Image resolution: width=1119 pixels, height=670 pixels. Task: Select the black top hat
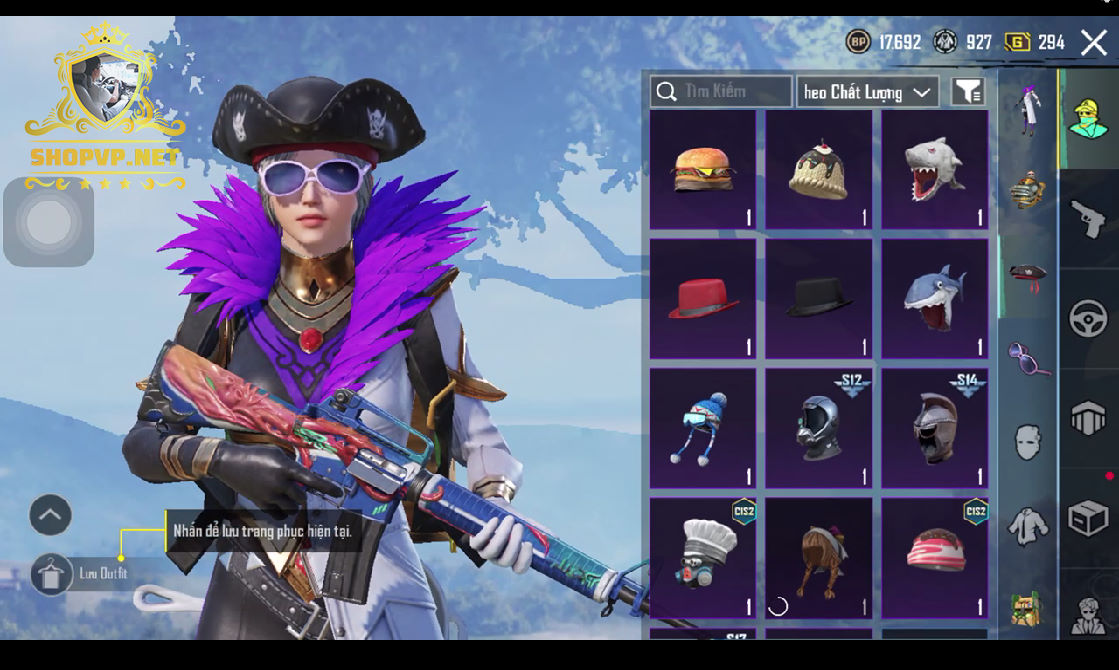[818, 298]
